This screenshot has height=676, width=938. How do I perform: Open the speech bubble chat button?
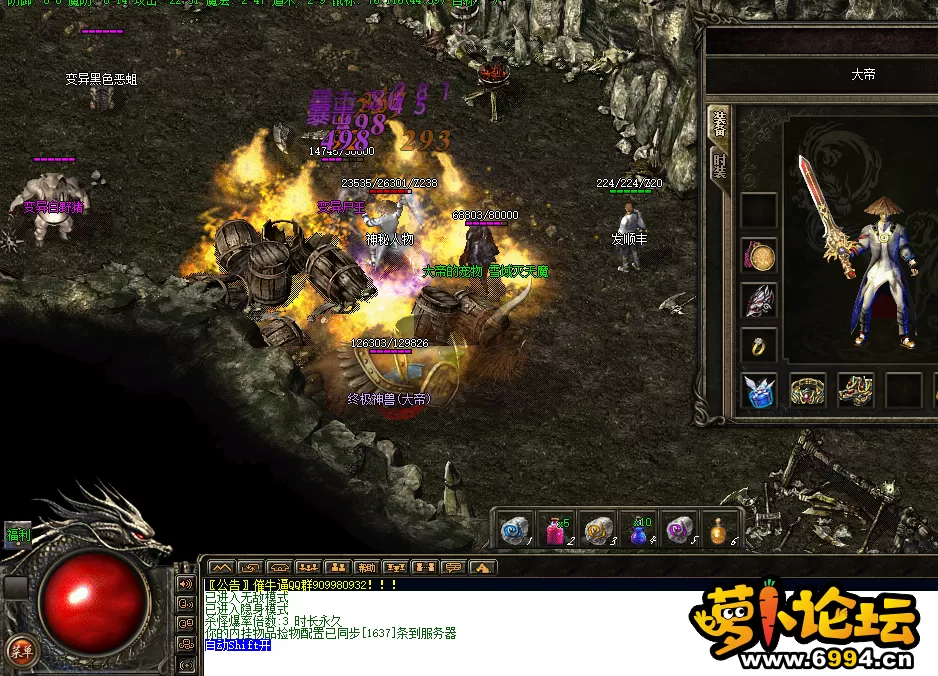[x=453, y=568]
